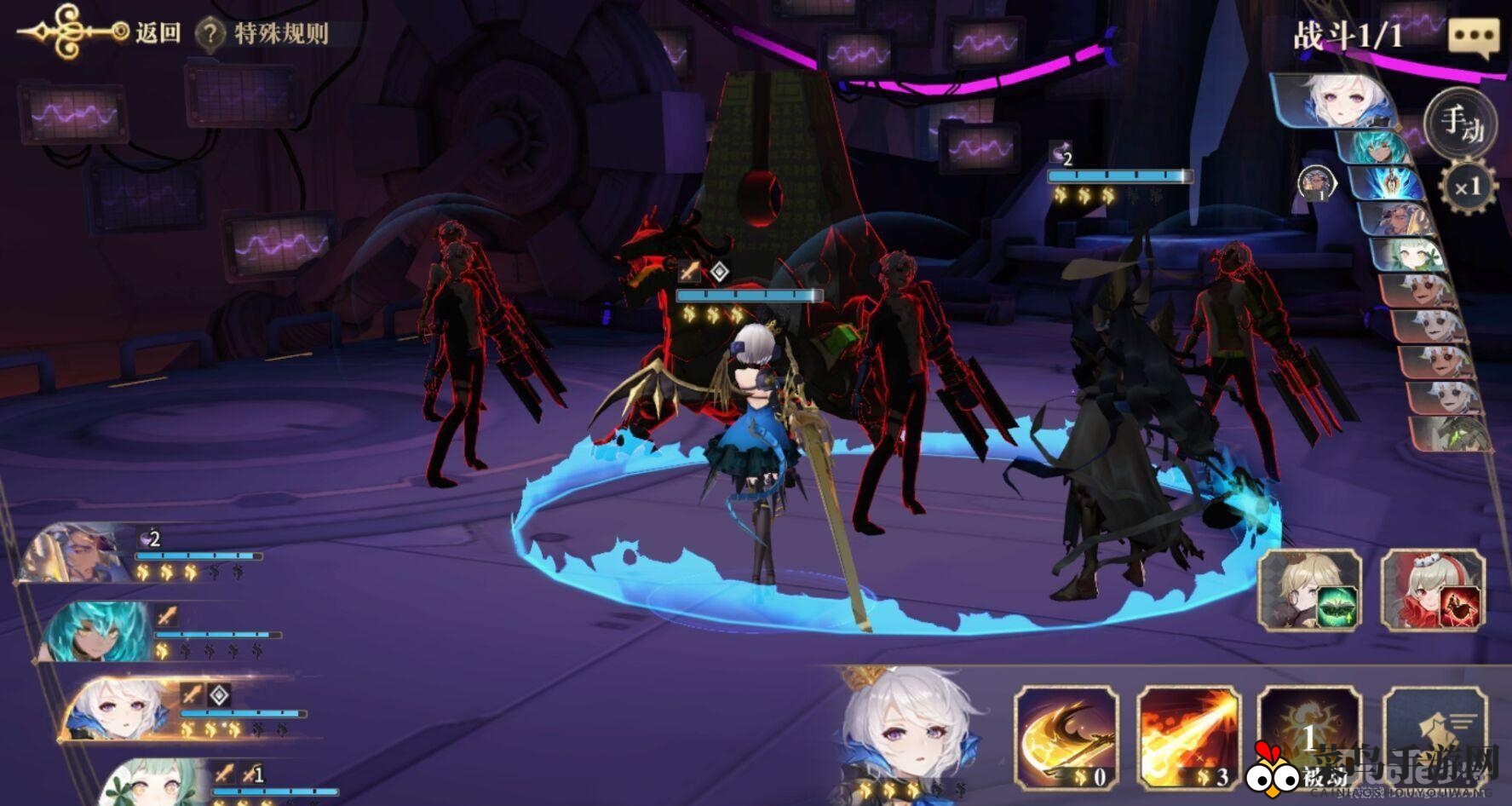1512x806 pixels.
Task: Open the 特殊规则 special rules help
Action: tap(262, 34)
